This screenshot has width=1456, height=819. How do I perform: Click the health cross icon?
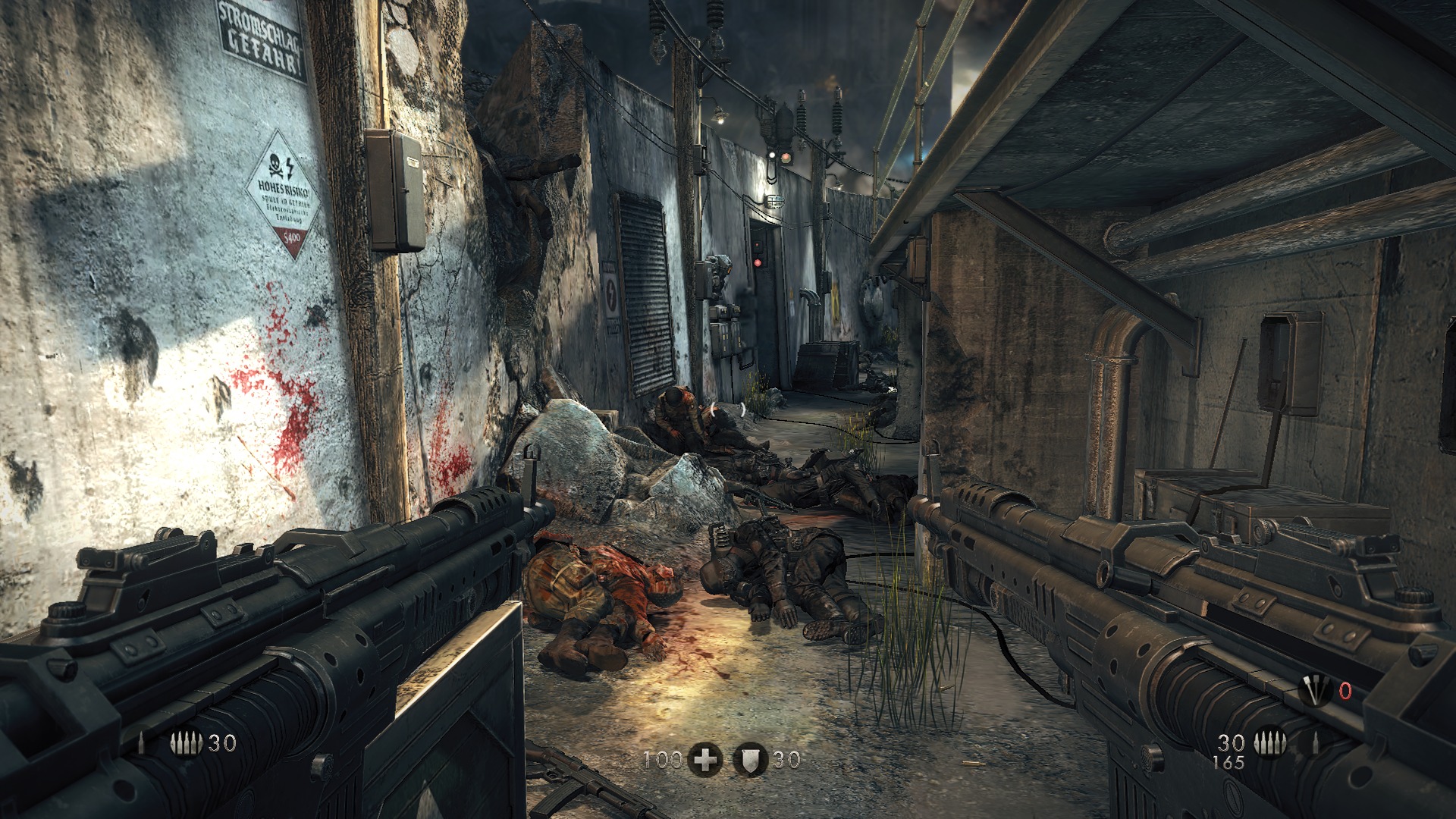(x=705, y=759)
